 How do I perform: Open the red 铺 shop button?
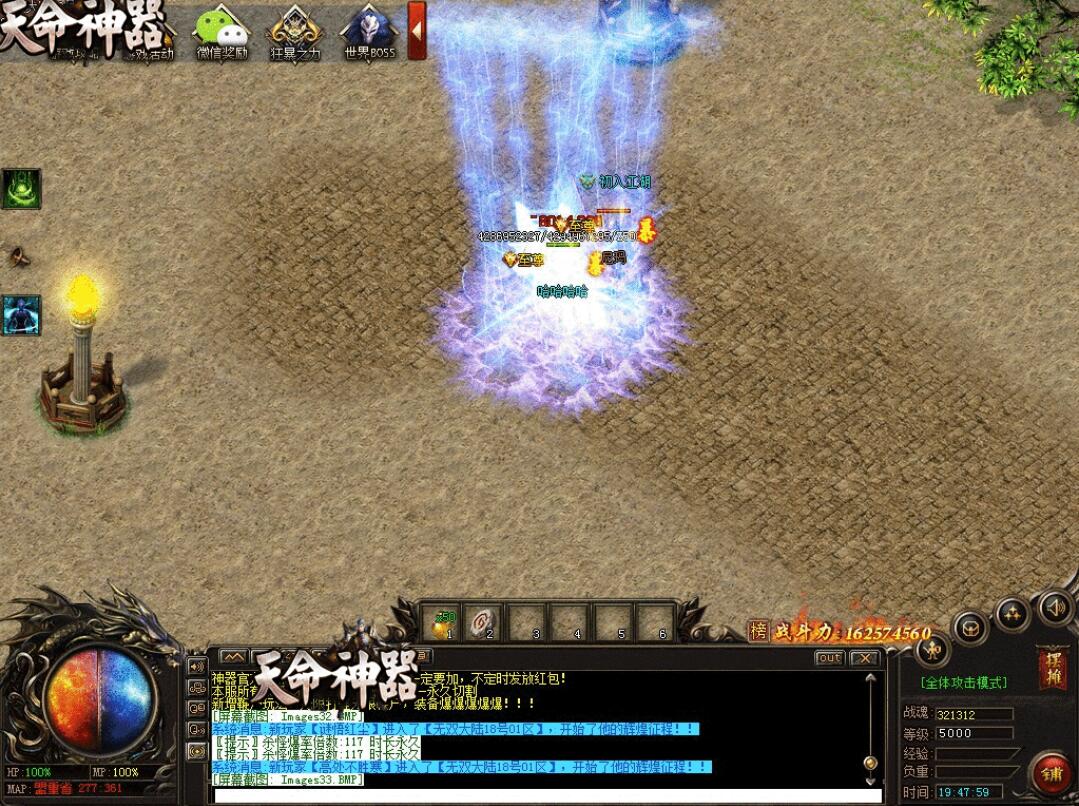pyautogui.click(x=1051, y=774)
